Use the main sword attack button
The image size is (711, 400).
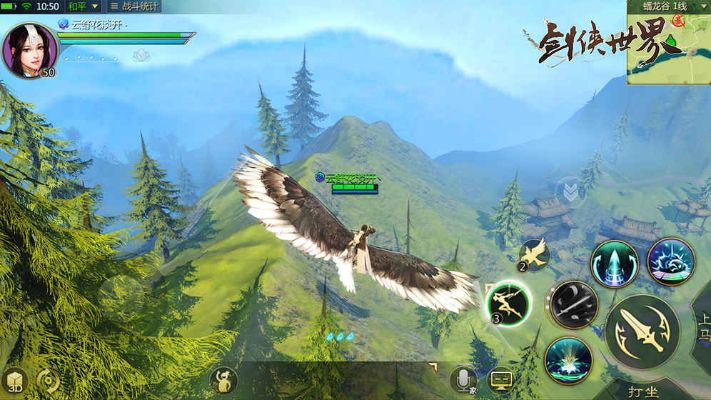641,331
